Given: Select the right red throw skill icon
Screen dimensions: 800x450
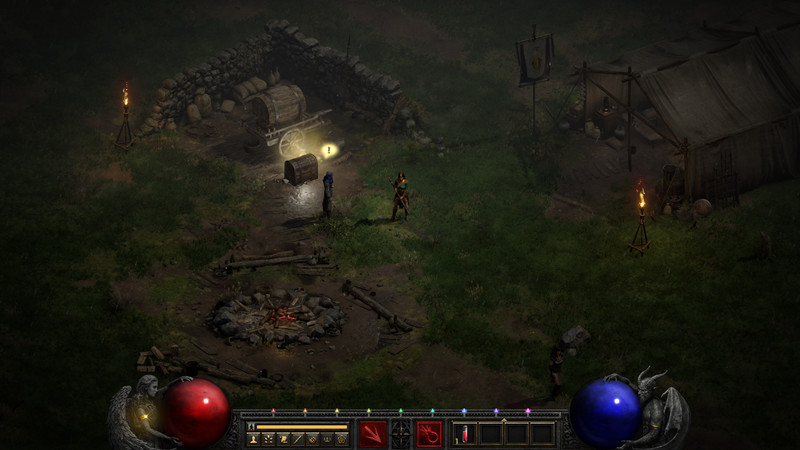Looking at the screenshot, I should [429, 433].
